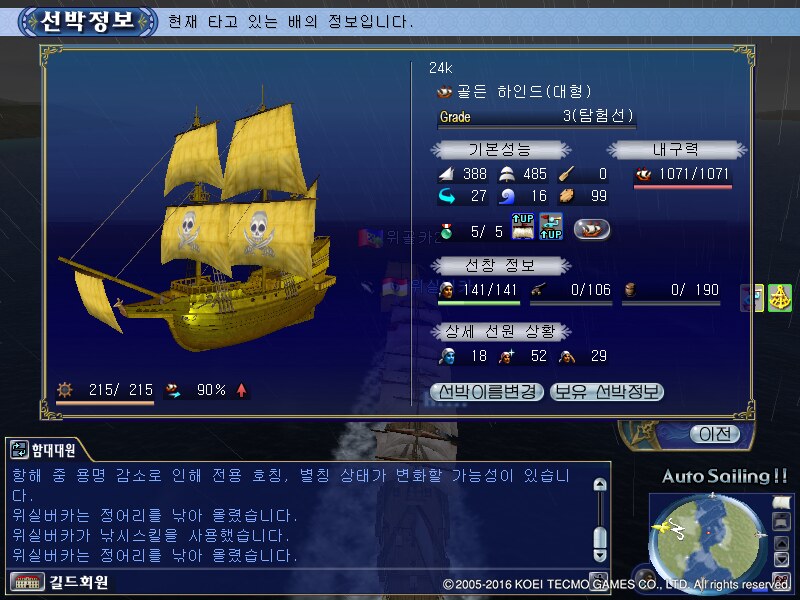Click the minimap down-arrow zoom button
Viewport: 800px width, 600px height.
coord(780,558)
